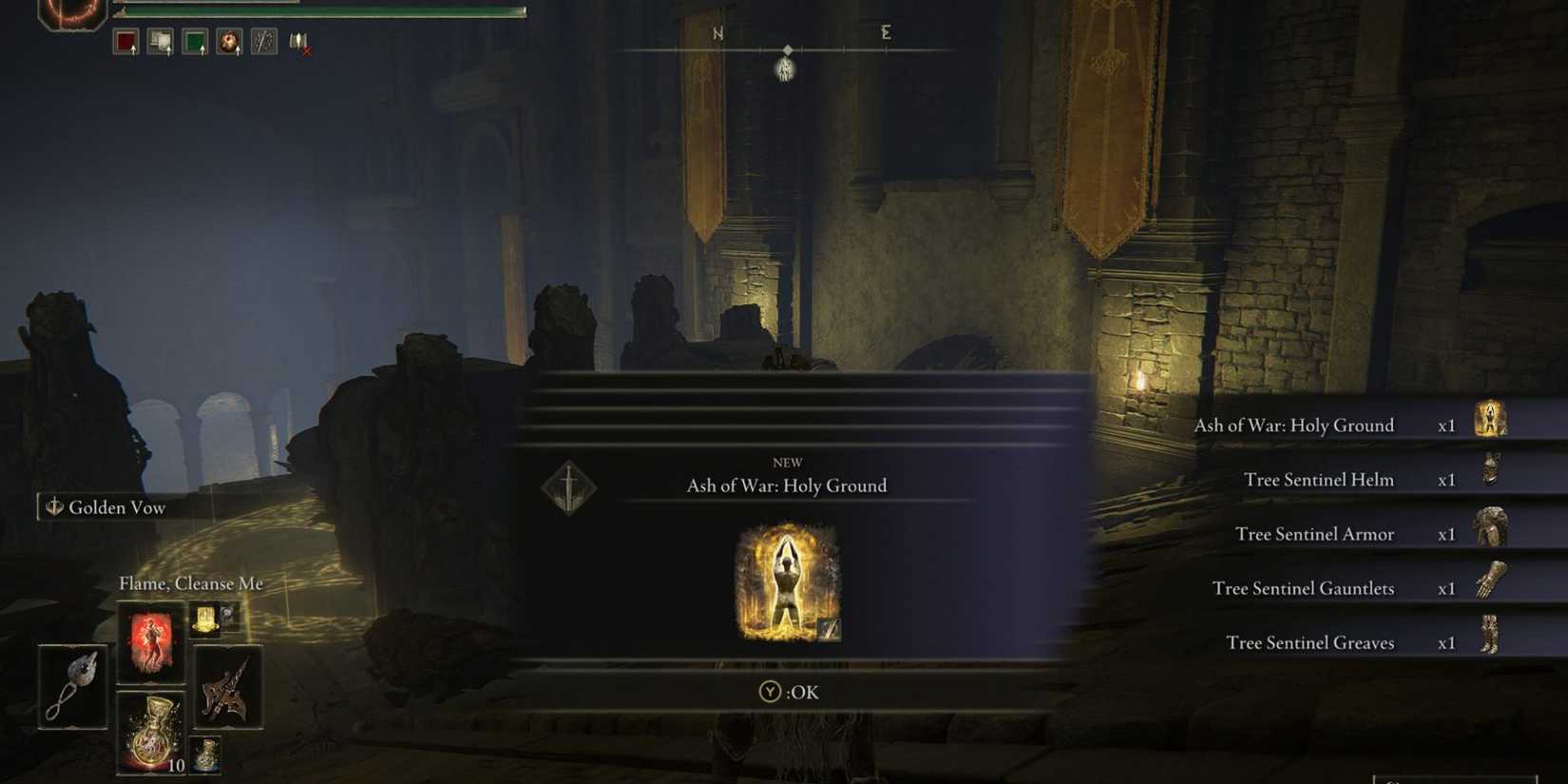This screenshot has width=1568, height=784.
Task: Click the red status effect icon top-left
Action: point(127,40)
